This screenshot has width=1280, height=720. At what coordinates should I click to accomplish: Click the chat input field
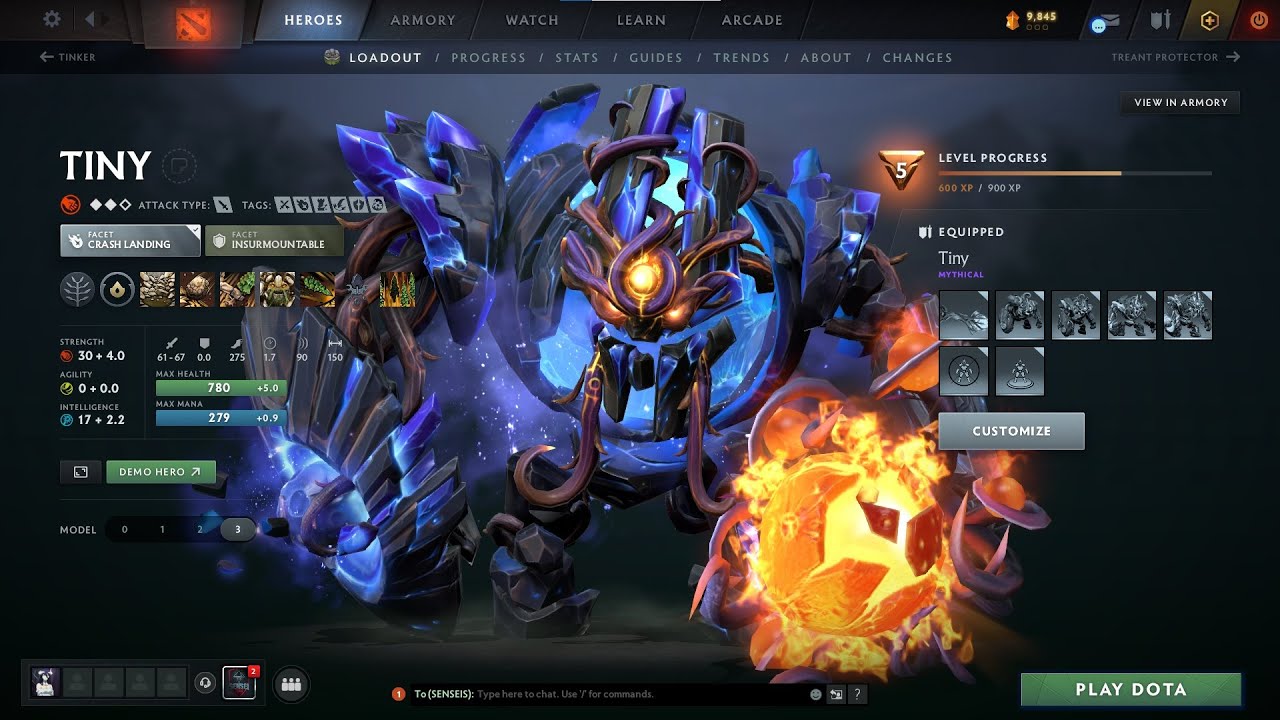pyautogui.click(x=640, y=694)
